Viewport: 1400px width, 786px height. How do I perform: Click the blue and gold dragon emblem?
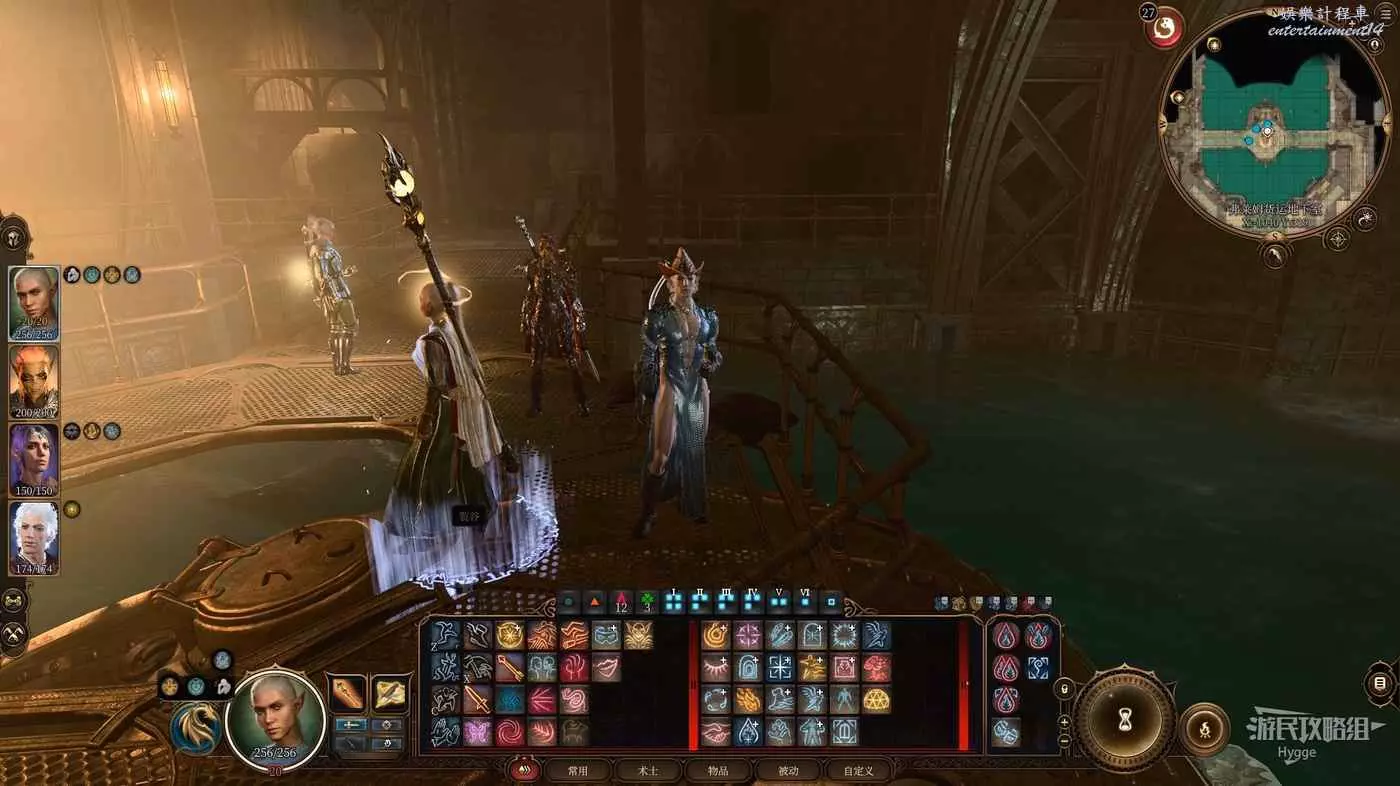point(196,727)
